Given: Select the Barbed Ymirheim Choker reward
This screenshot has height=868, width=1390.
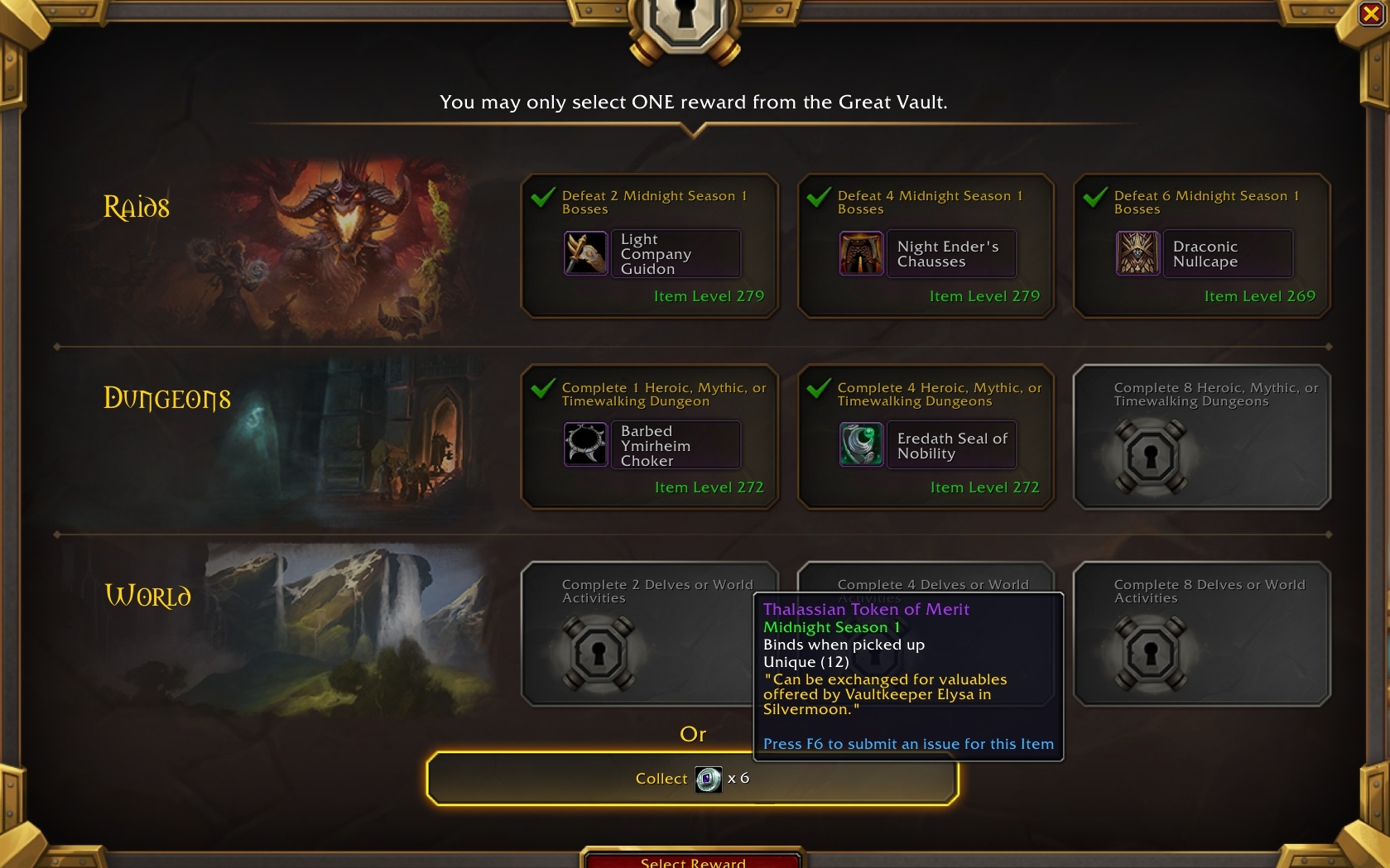Looking at the screenshot, I should [650, 437].
